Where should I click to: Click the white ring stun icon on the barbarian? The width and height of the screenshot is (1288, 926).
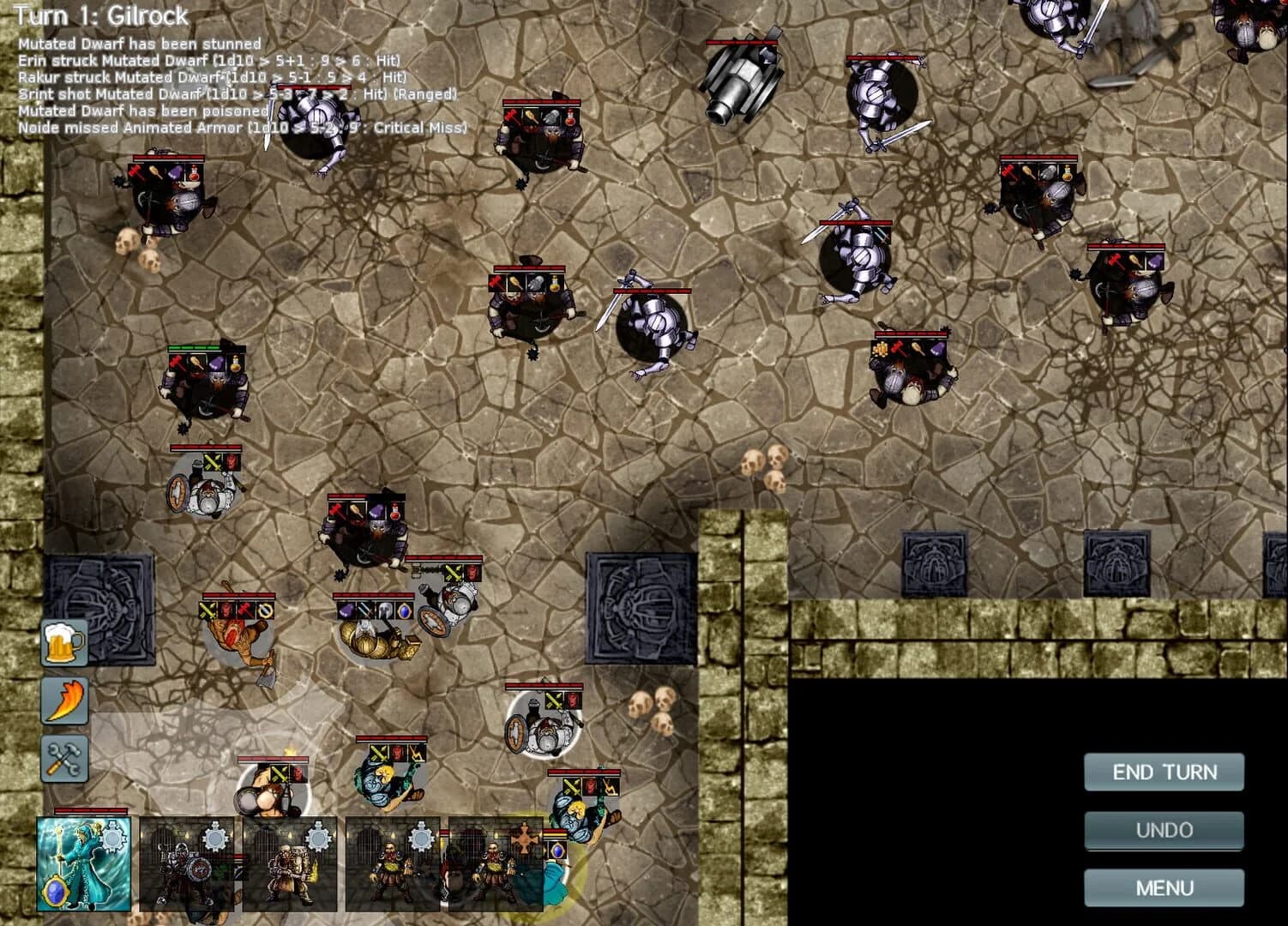coord(266,610)
